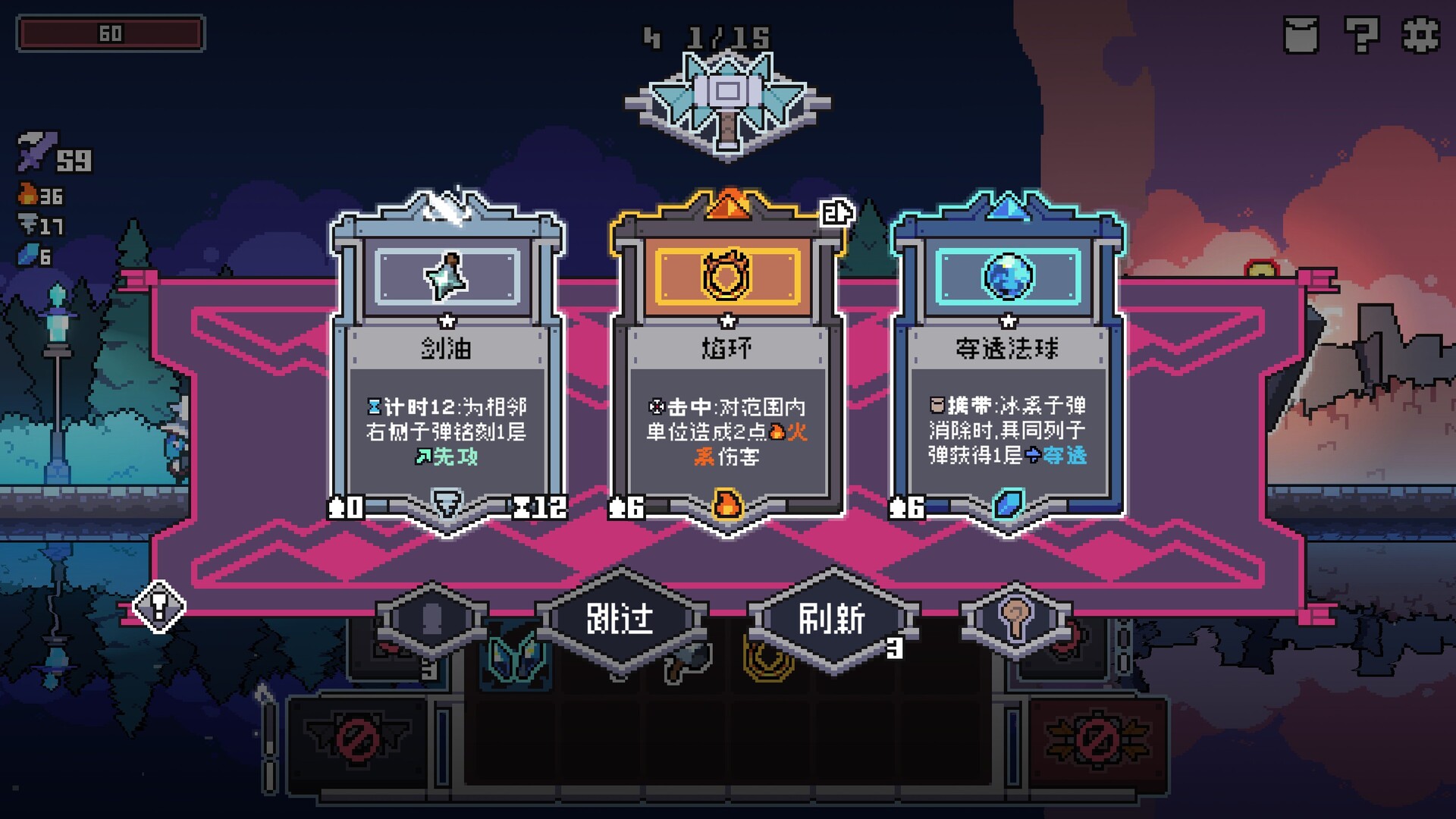Select the 焰环 fire card

(726, 356)
